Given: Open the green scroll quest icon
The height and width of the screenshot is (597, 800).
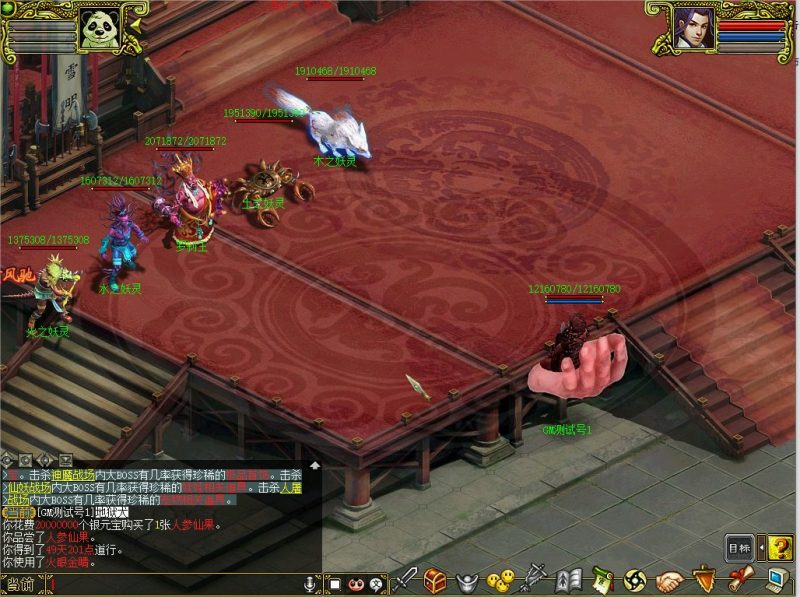Looking at the screenshot, I should pyautogui.click(x=601, y=580).
